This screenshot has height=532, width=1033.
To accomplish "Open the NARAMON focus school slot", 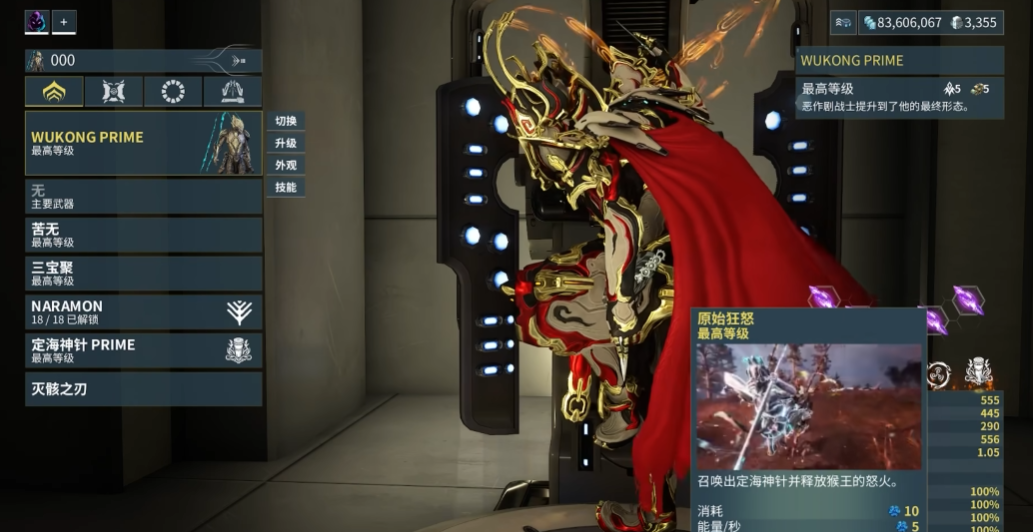I will point(143,312).
